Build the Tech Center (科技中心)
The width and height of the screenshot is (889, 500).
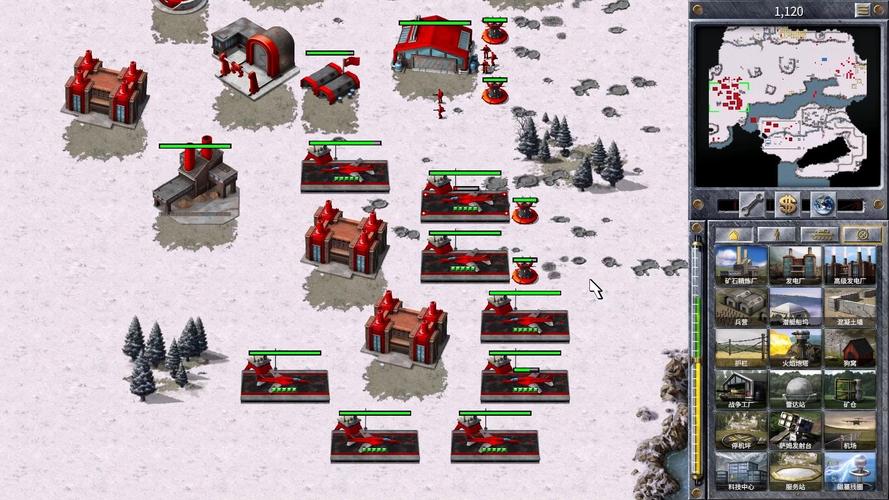click(741, 471)
